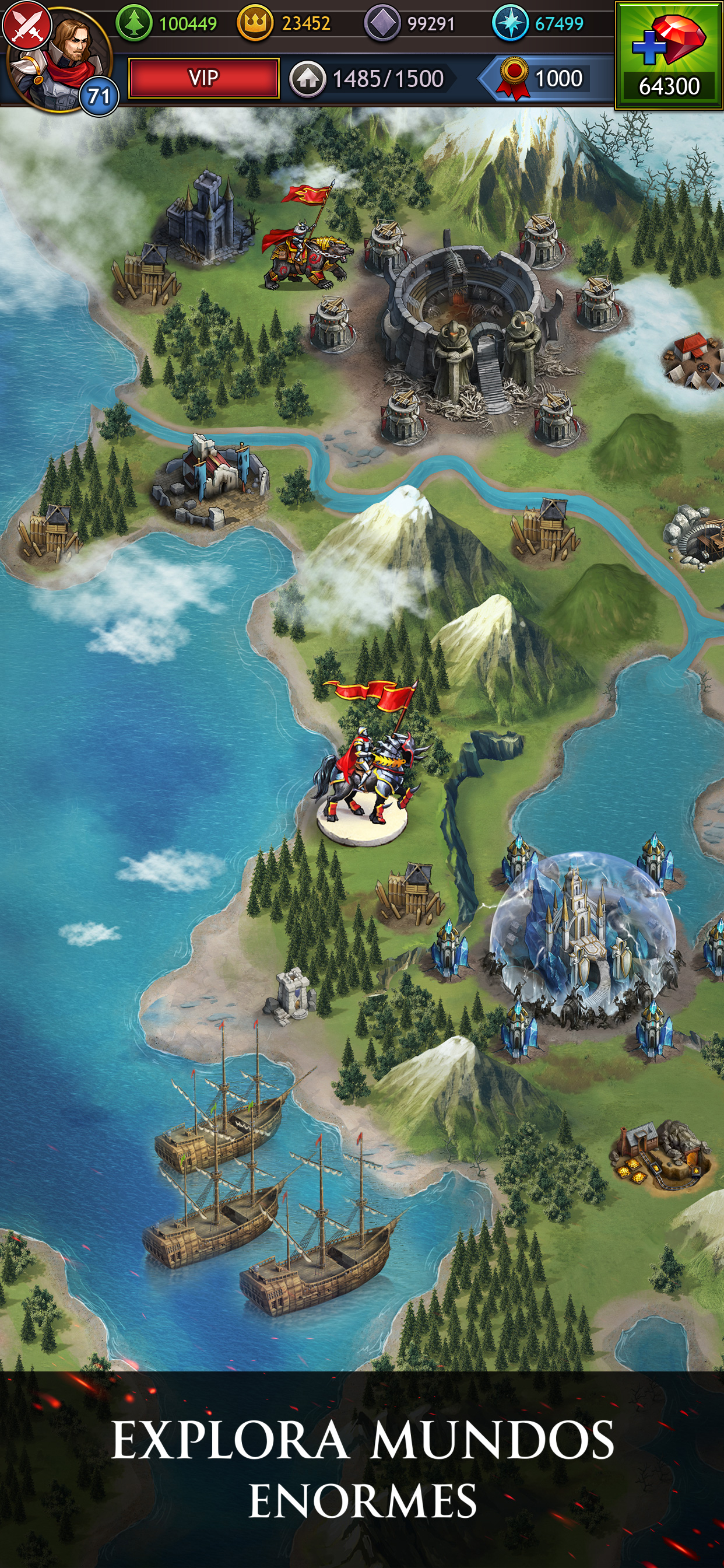This screenshot has width=724, height=1568.
Task: Tap the crossed swords battle icon
Action: pos(26,24)
